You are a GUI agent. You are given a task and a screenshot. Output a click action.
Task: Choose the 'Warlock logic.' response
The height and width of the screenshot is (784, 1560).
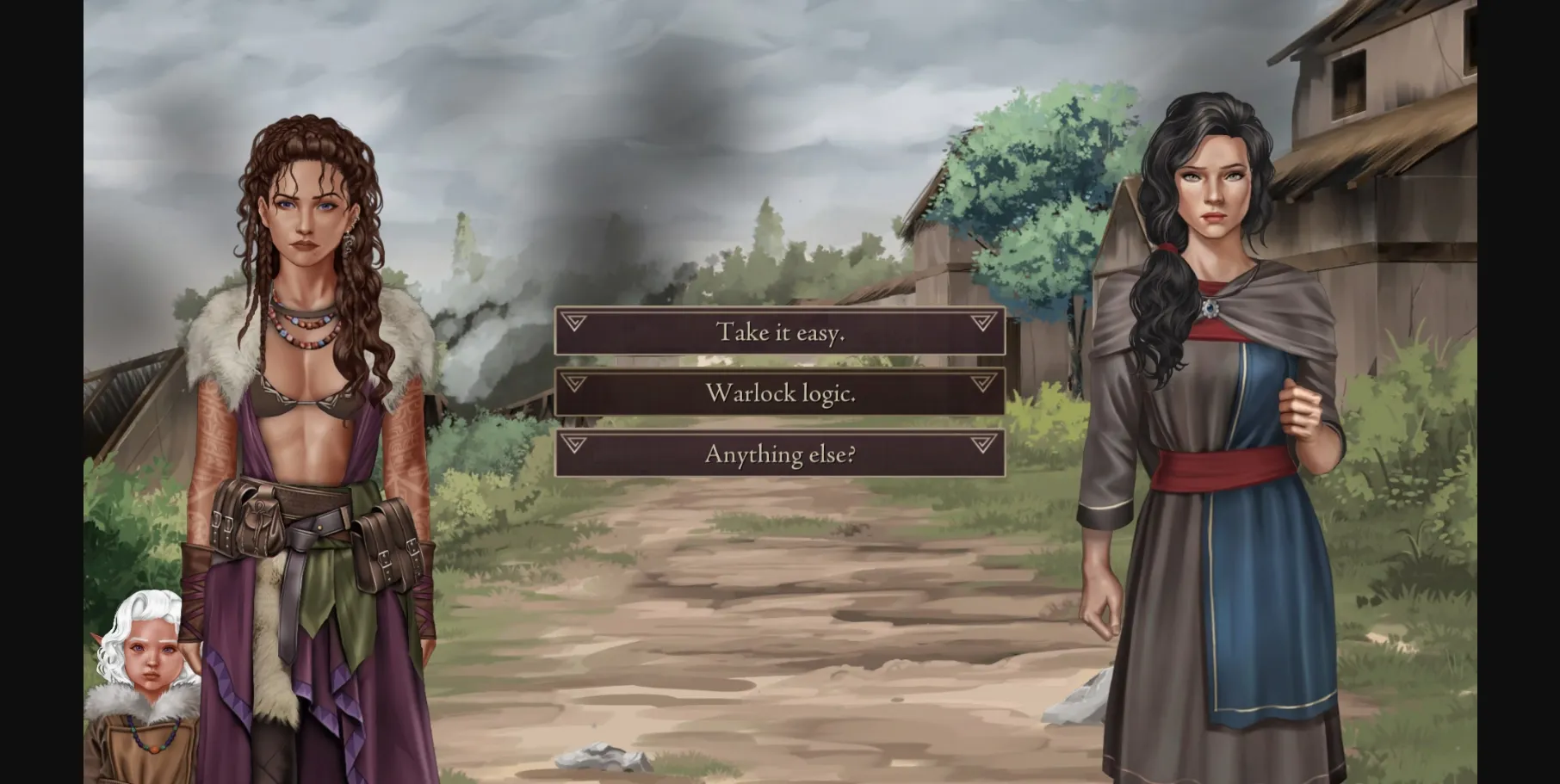pyautogui.click(x=779, y=392)
